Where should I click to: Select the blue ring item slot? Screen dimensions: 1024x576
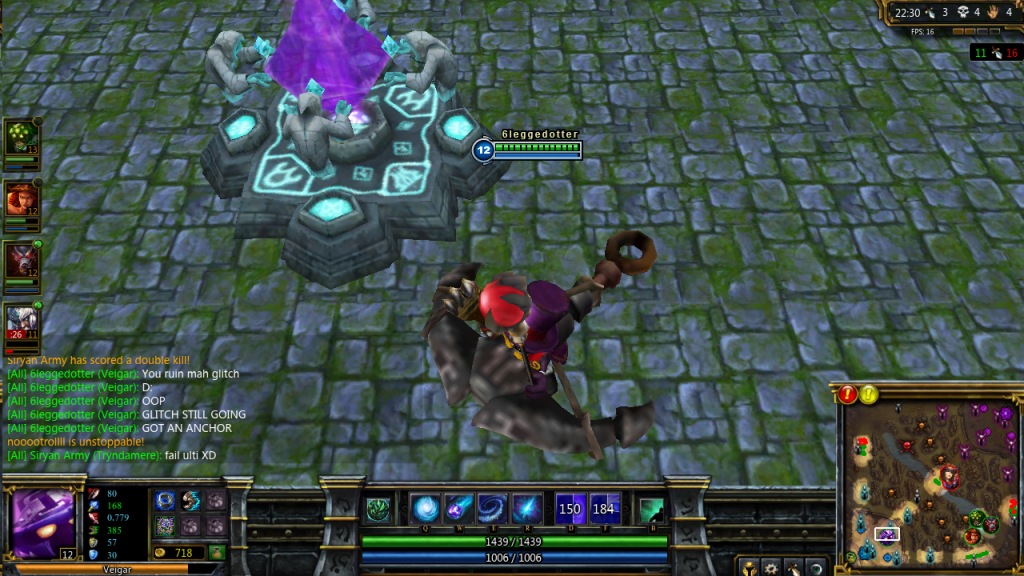tap(165, 502)
